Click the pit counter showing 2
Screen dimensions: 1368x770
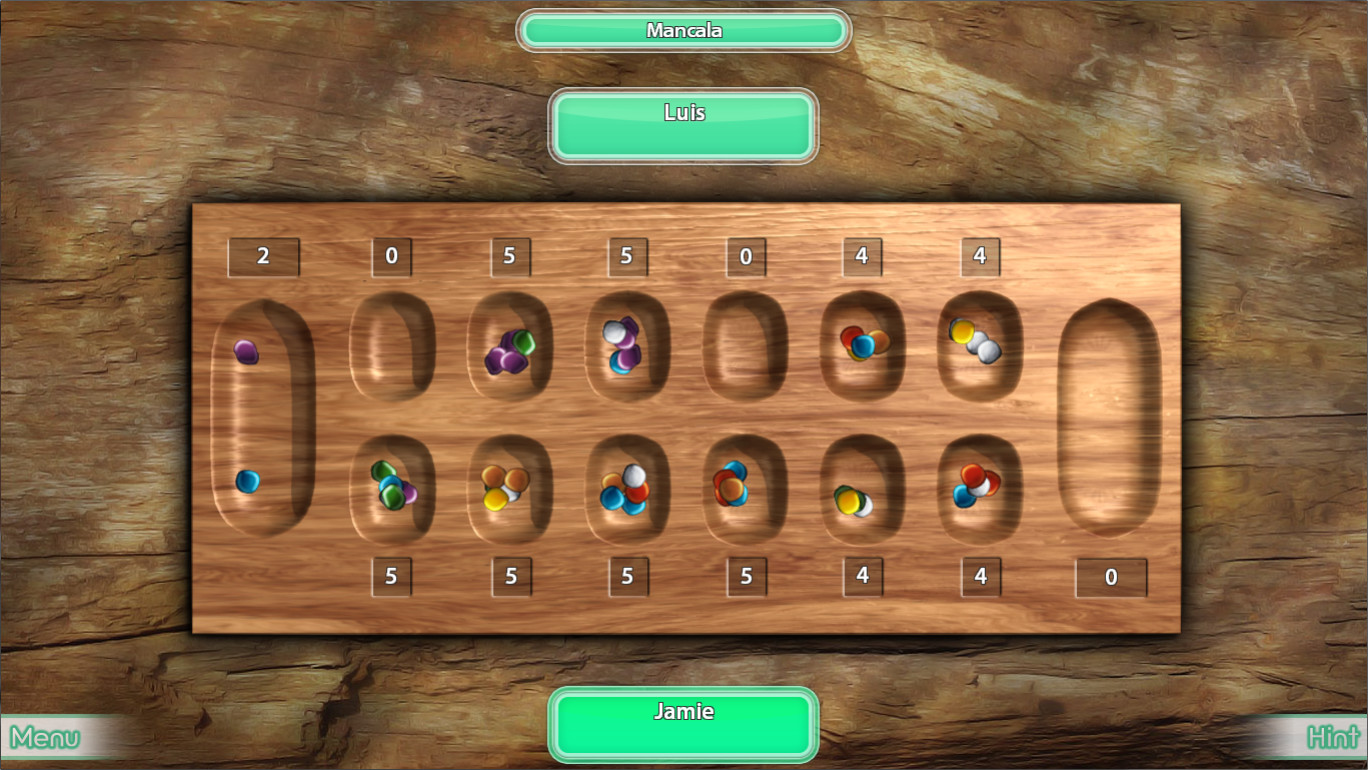pyautogui.click(x=264, y=256)
